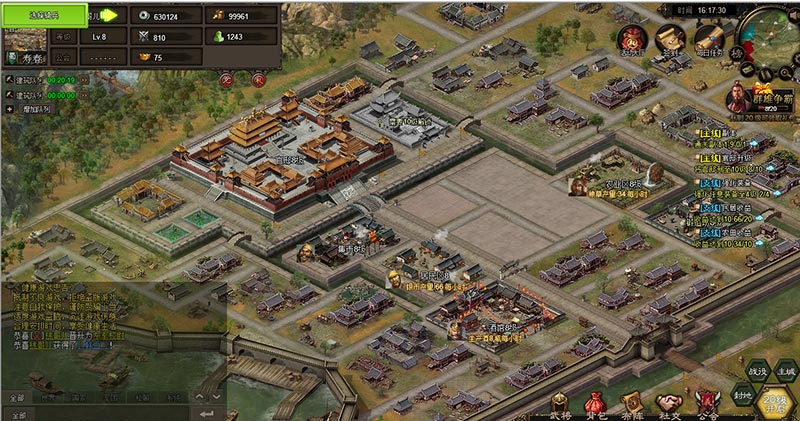Select the first 主线 quest in tracker
This screenshot has height=421, width=800.
point(730,133)
